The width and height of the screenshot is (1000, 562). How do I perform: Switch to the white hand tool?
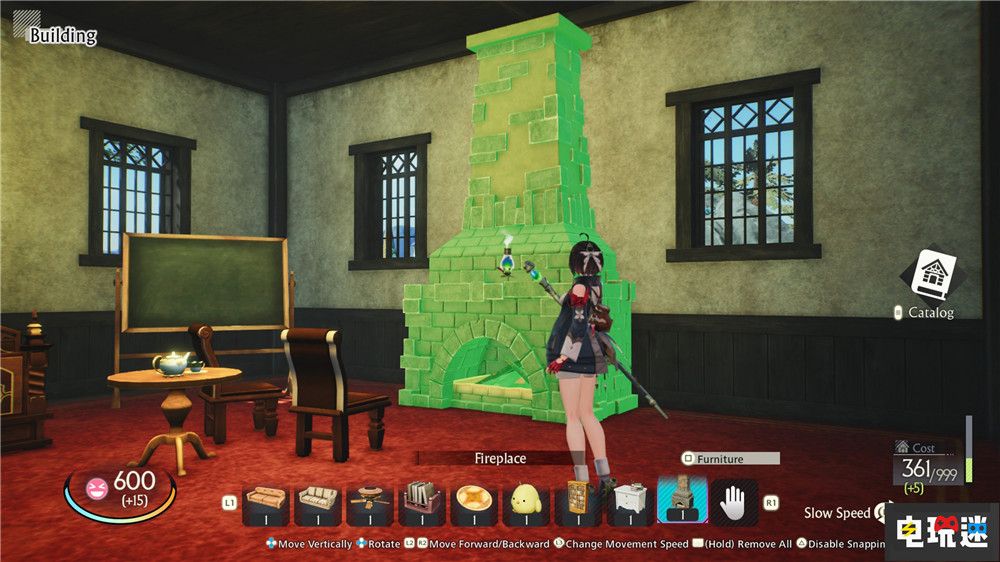click(734, 500)
